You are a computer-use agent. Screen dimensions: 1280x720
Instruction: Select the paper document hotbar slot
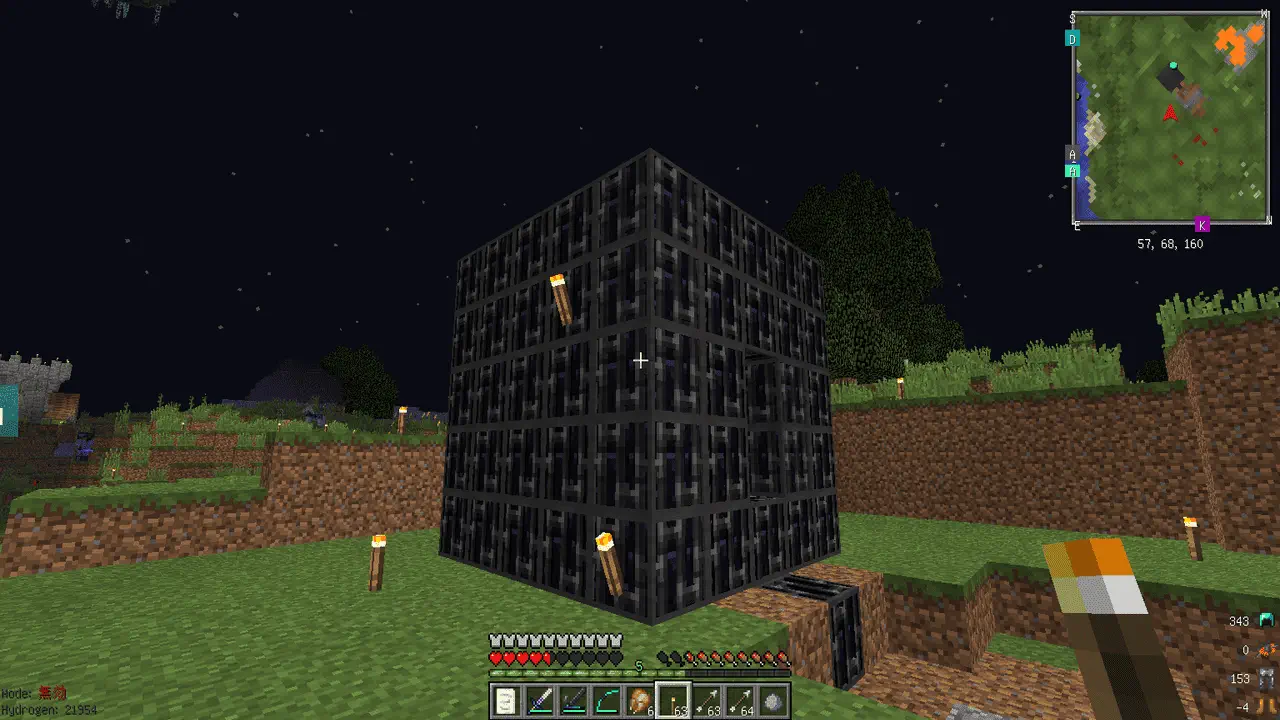point(507,702)
